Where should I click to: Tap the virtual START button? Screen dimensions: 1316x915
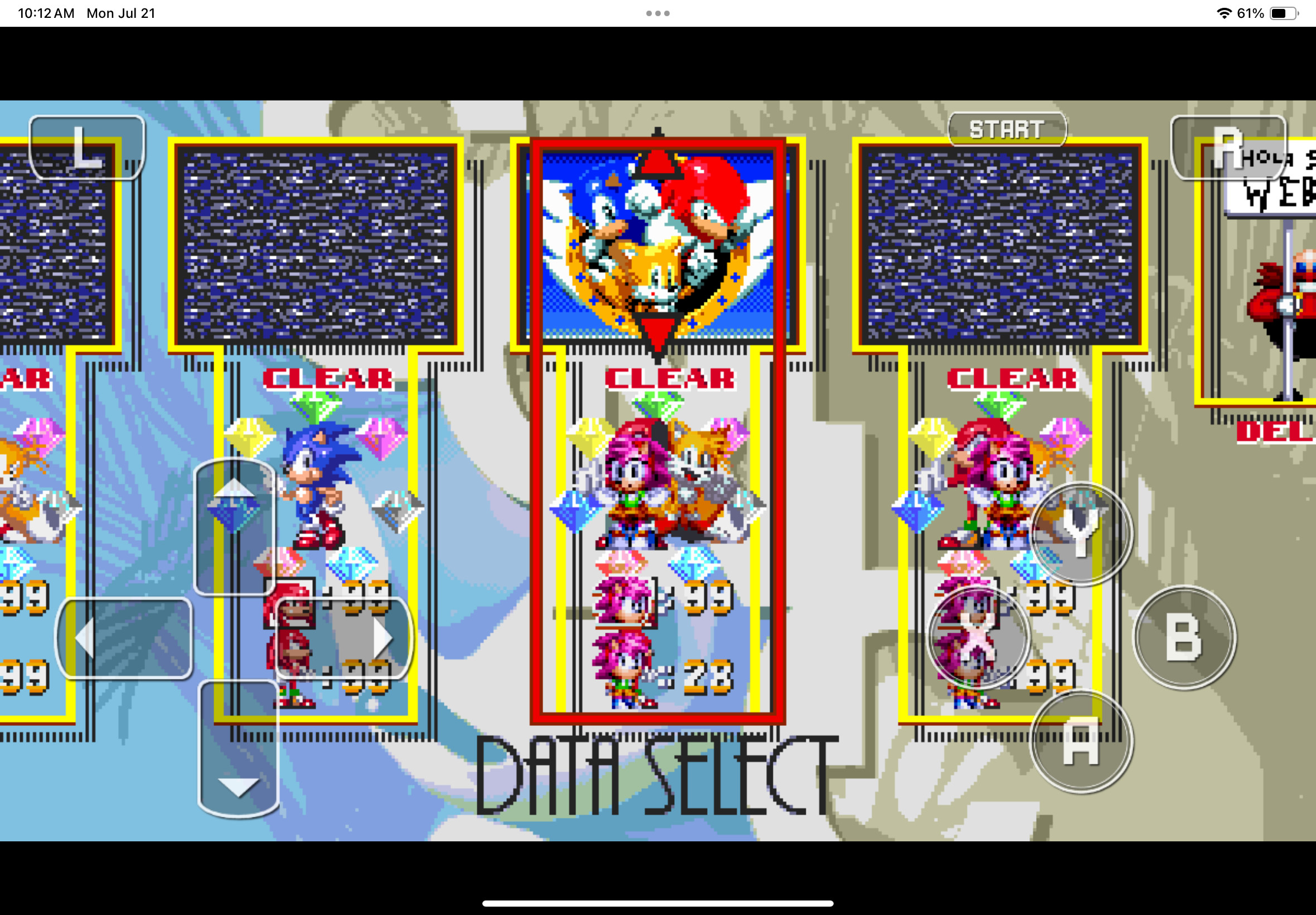[1007, 128]
